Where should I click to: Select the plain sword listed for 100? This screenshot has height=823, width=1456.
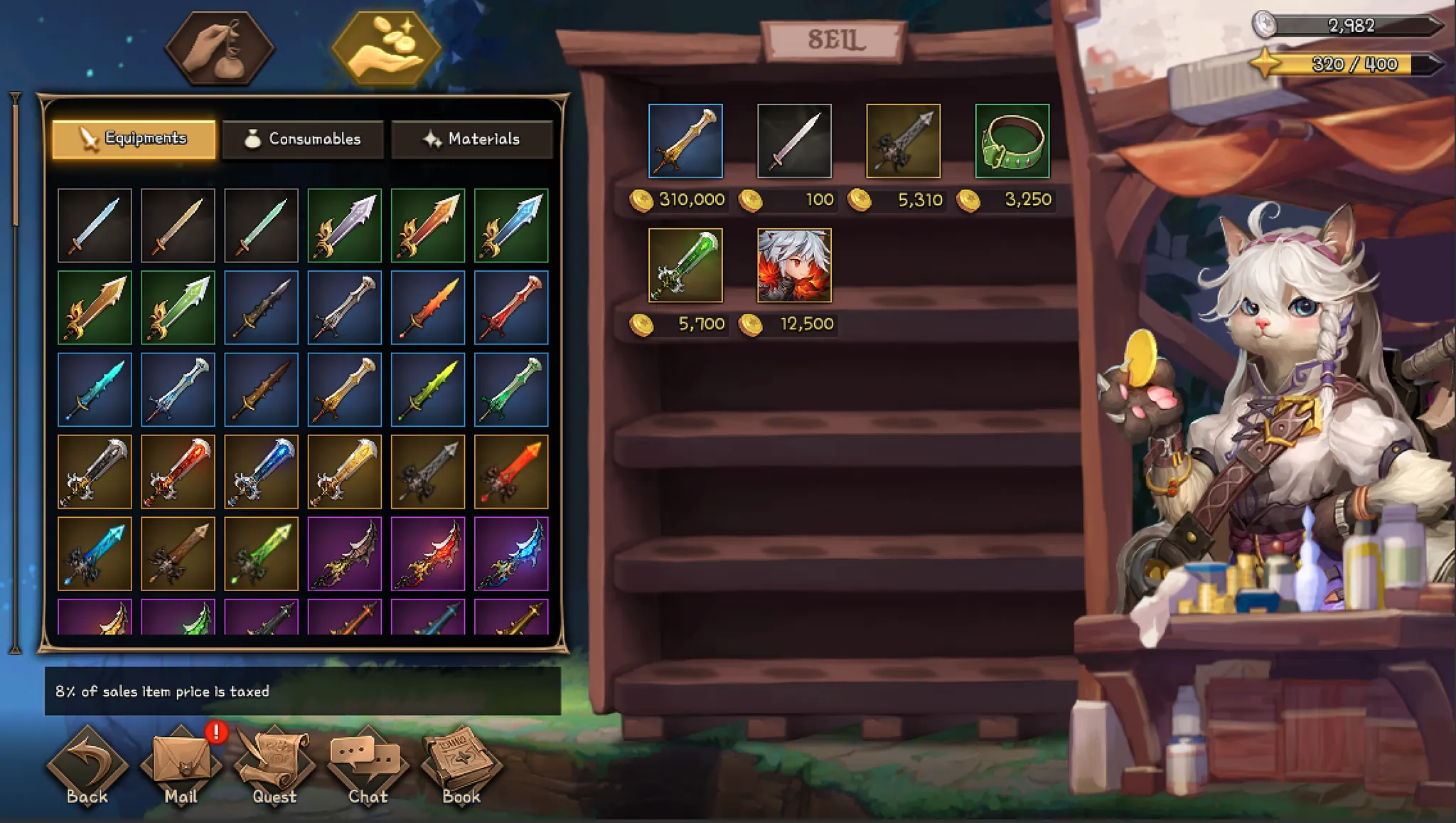[794, 141]
